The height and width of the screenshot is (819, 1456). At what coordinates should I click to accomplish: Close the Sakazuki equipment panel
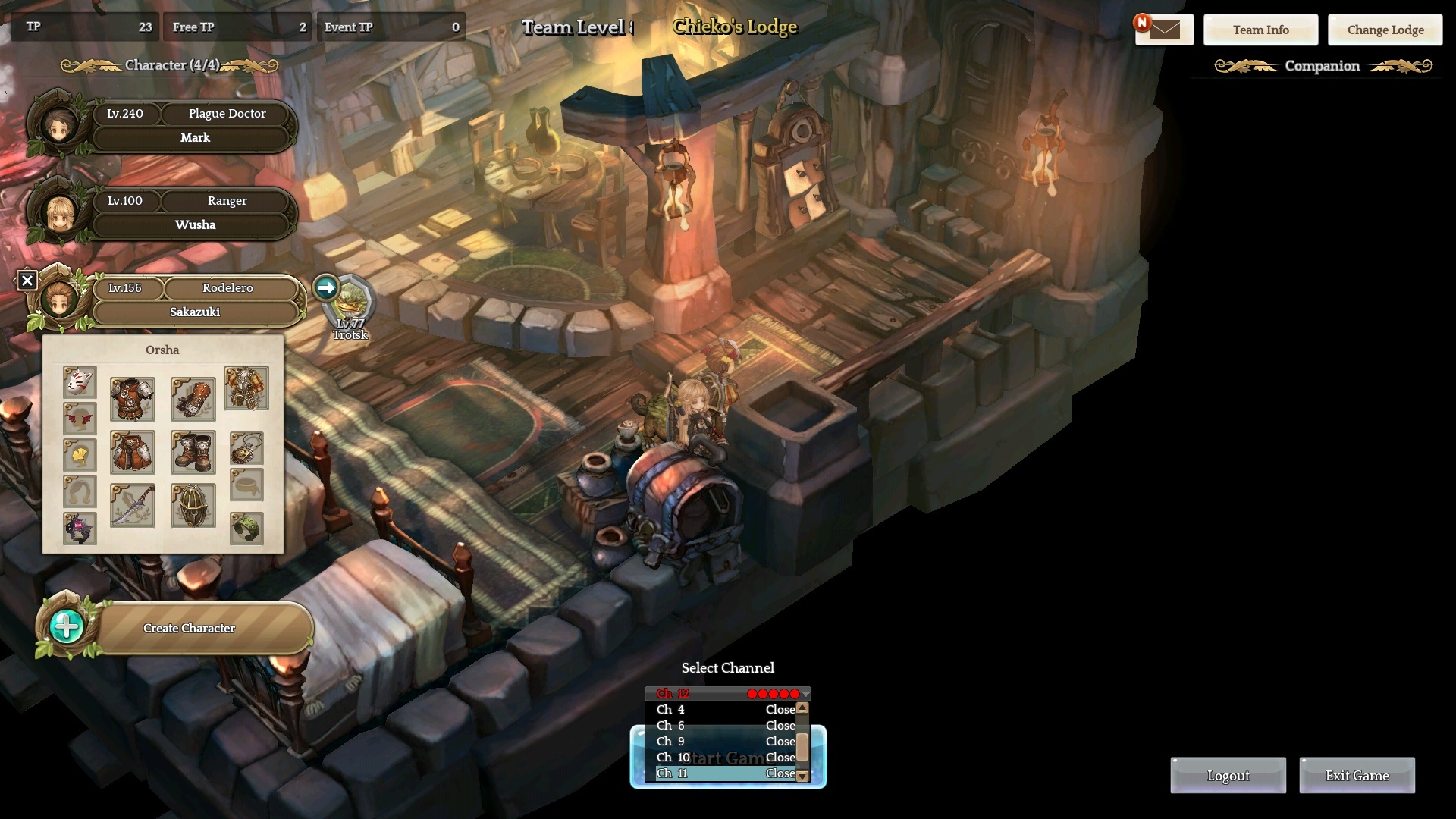[27, 281]
